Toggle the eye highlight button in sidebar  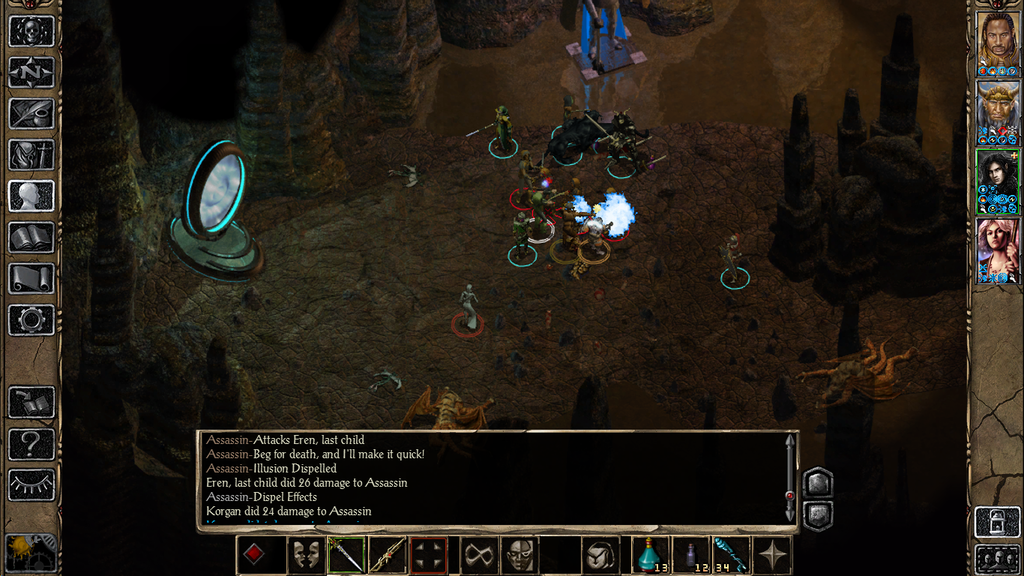tap(31, 484)
